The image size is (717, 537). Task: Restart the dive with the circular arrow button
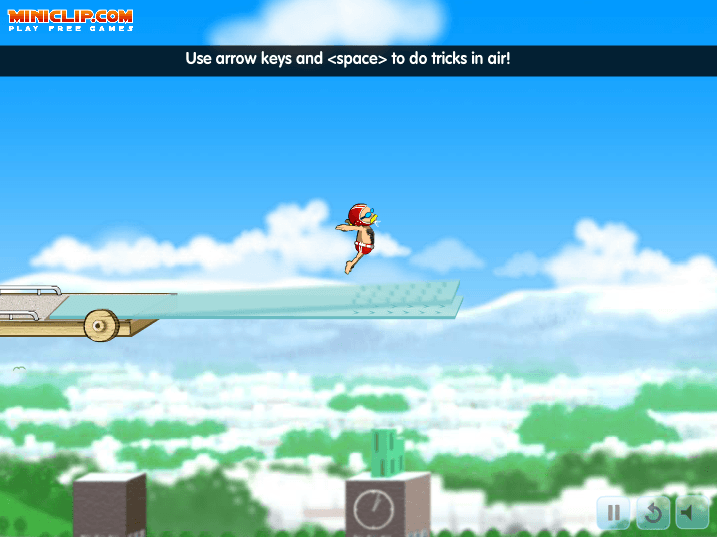[653, 513]
